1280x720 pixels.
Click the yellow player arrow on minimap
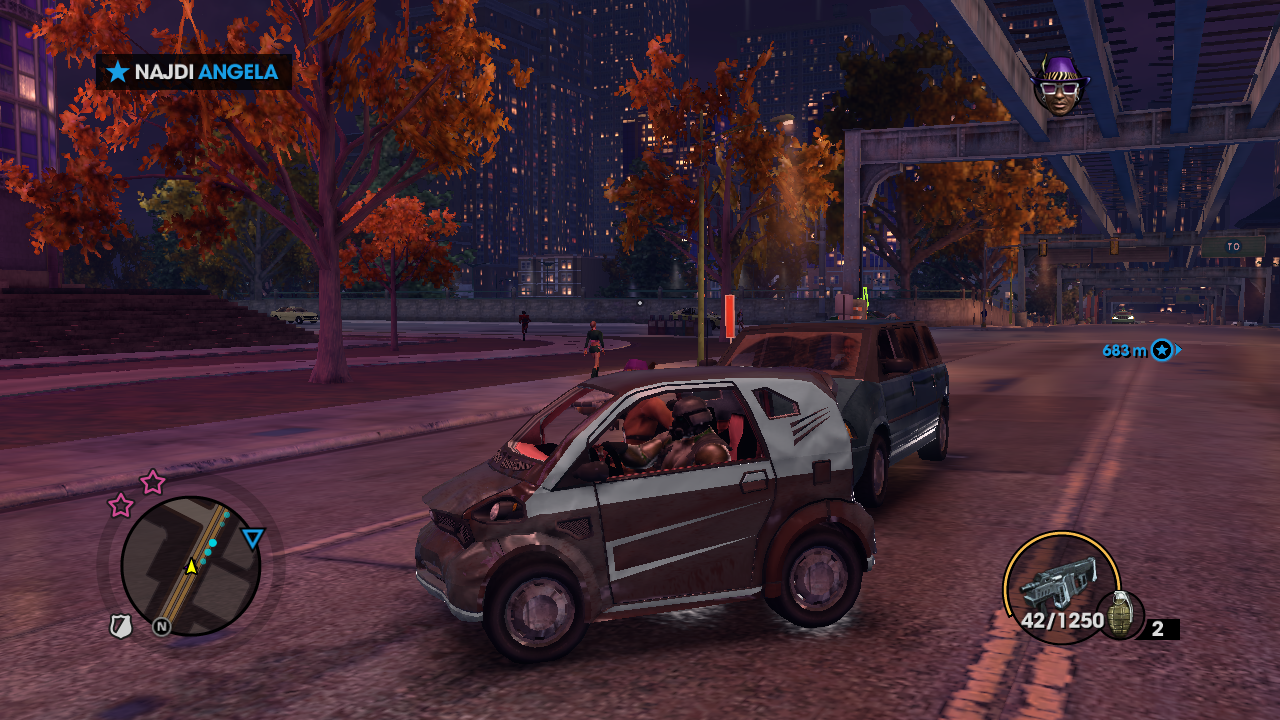[190, 567]
